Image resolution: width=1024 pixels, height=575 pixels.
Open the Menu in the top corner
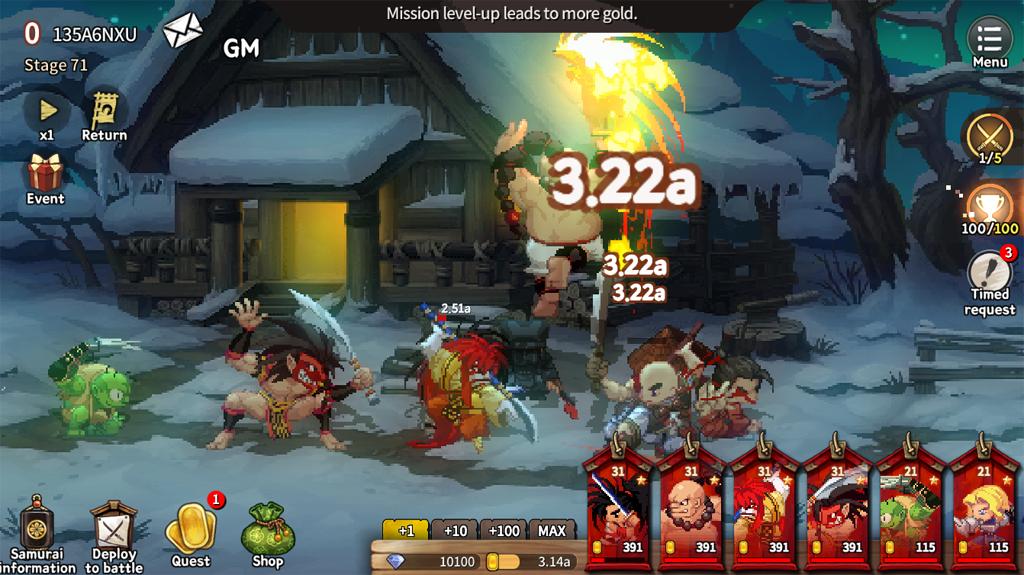[x=989, y=42]
